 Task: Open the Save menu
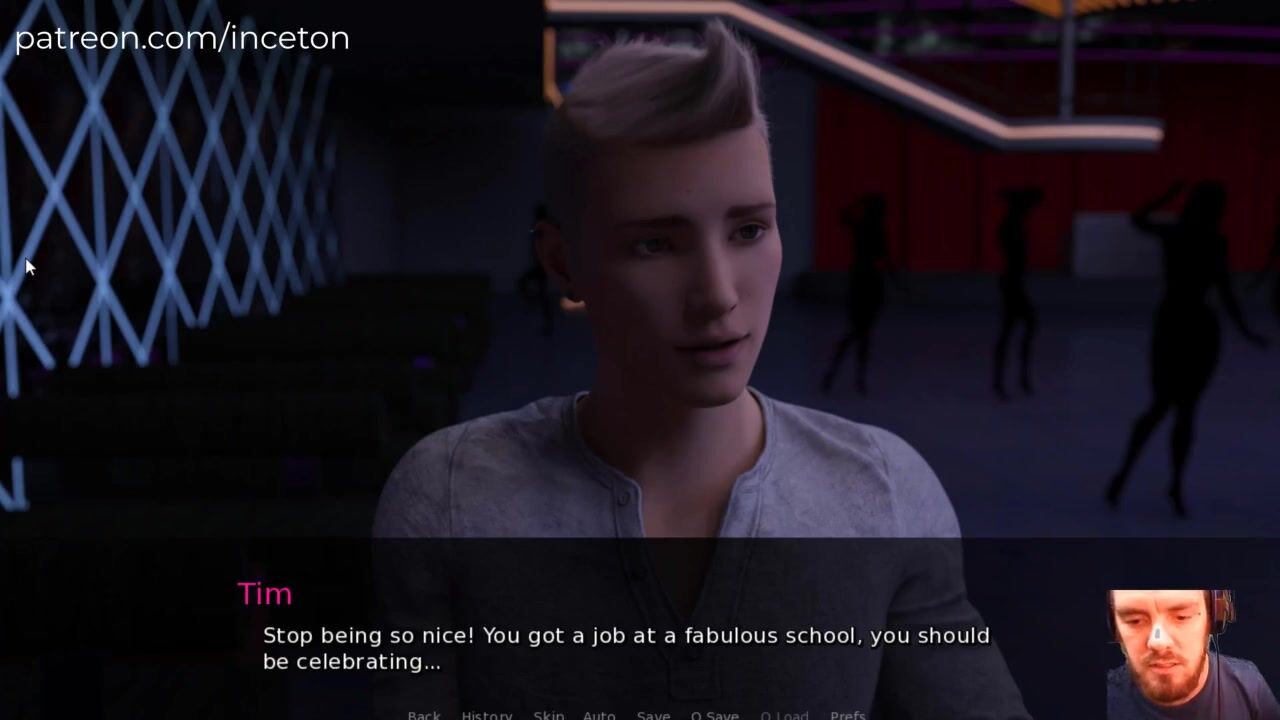click(x=653, y=715)
